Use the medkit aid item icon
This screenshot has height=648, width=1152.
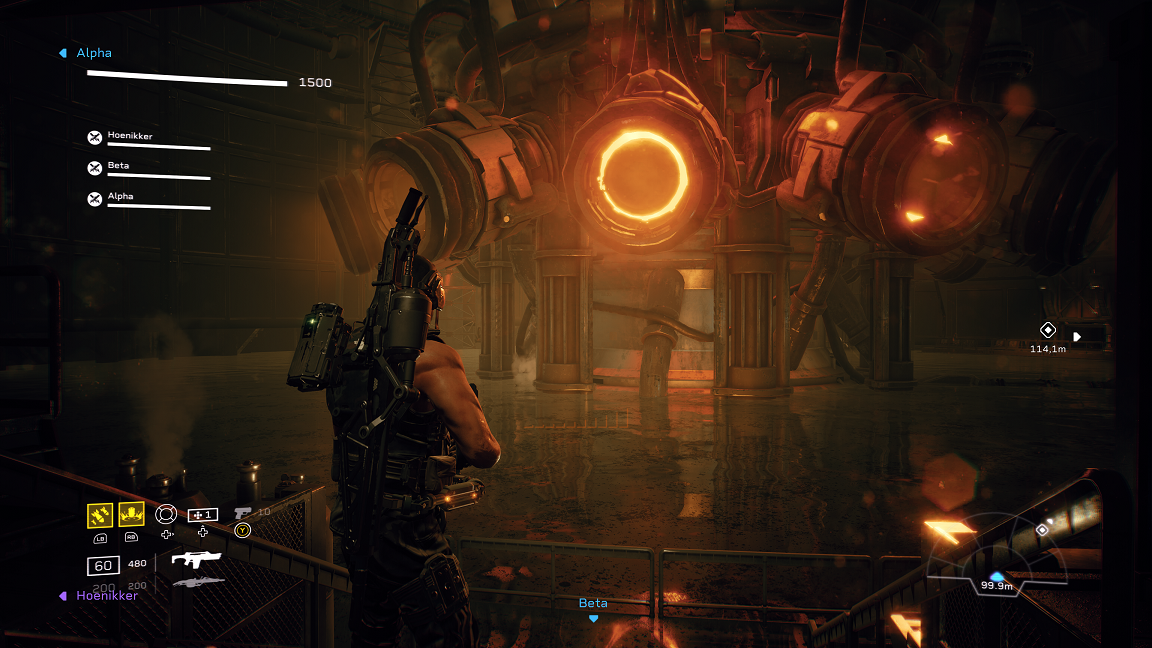coord(203,514)
